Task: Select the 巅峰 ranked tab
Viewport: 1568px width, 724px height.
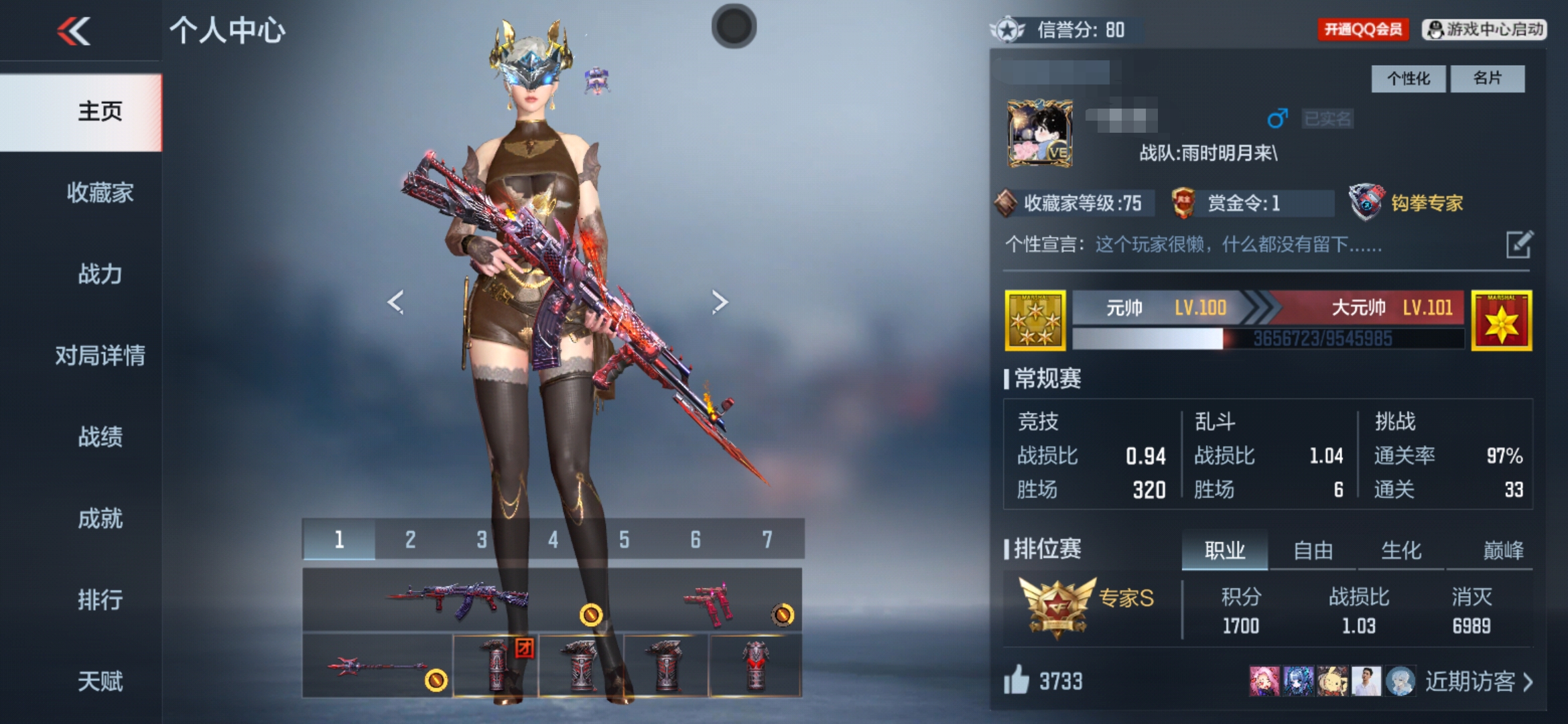Action: [1503, 551]
